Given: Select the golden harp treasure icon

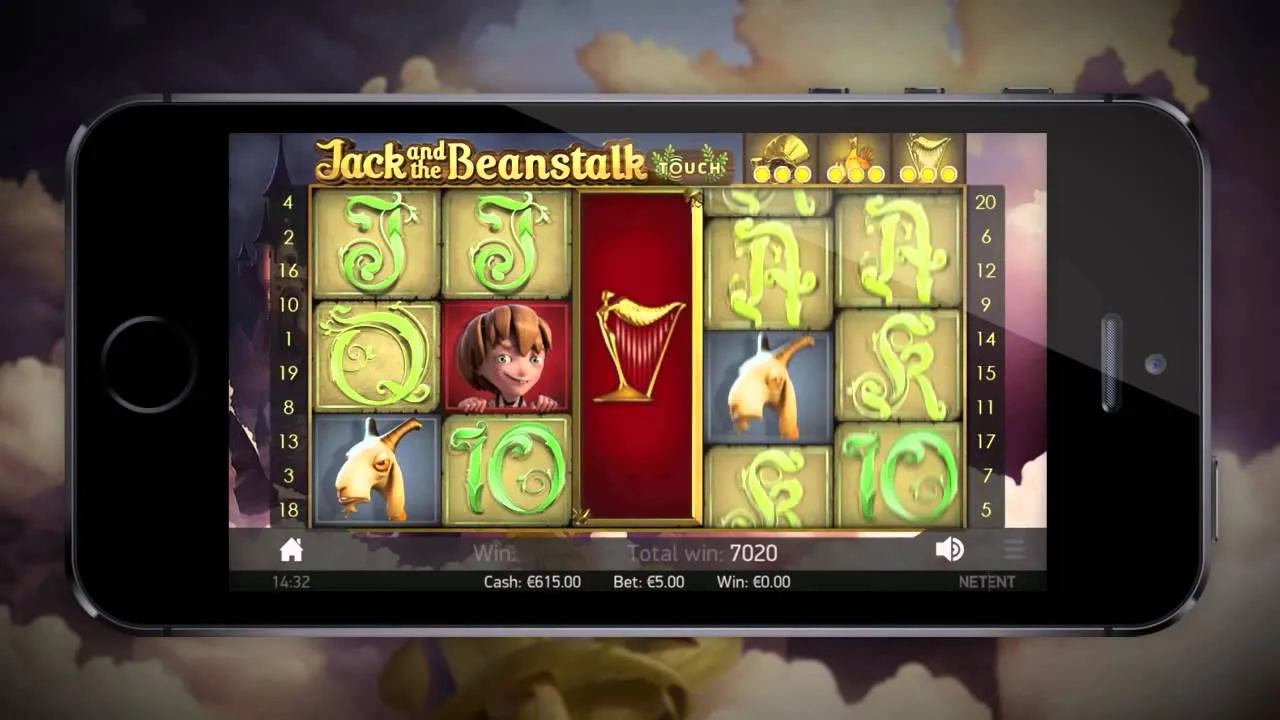Looking at the screenshot, I should [x=927, y=152].
